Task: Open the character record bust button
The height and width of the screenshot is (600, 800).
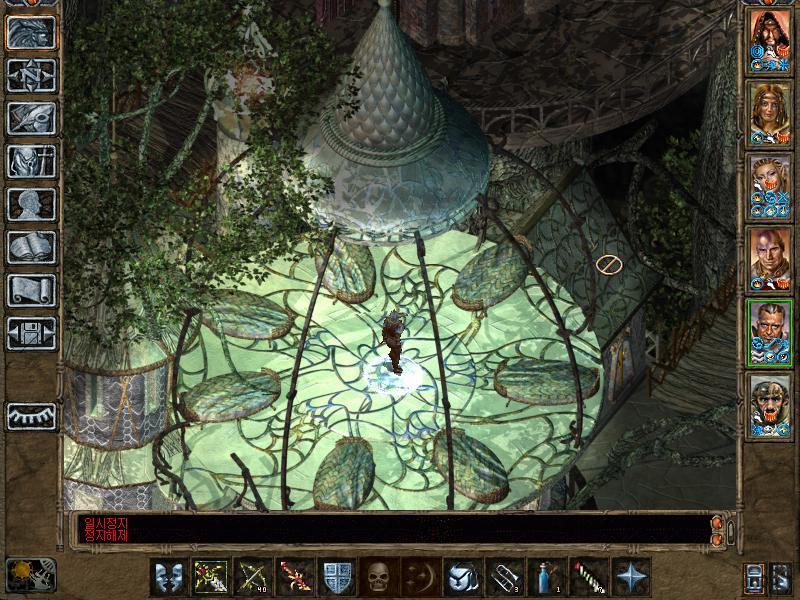Action: [30, 203]
